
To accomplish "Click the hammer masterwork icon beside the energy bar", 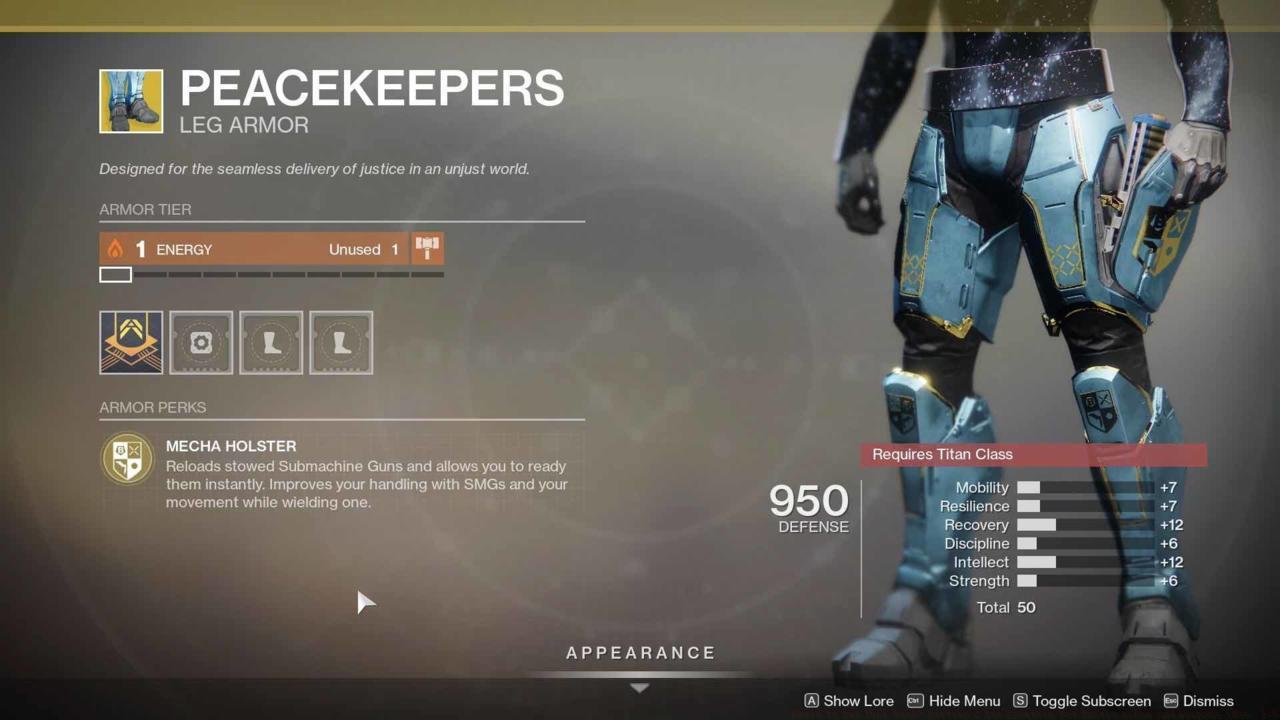I will click(427, 248).
